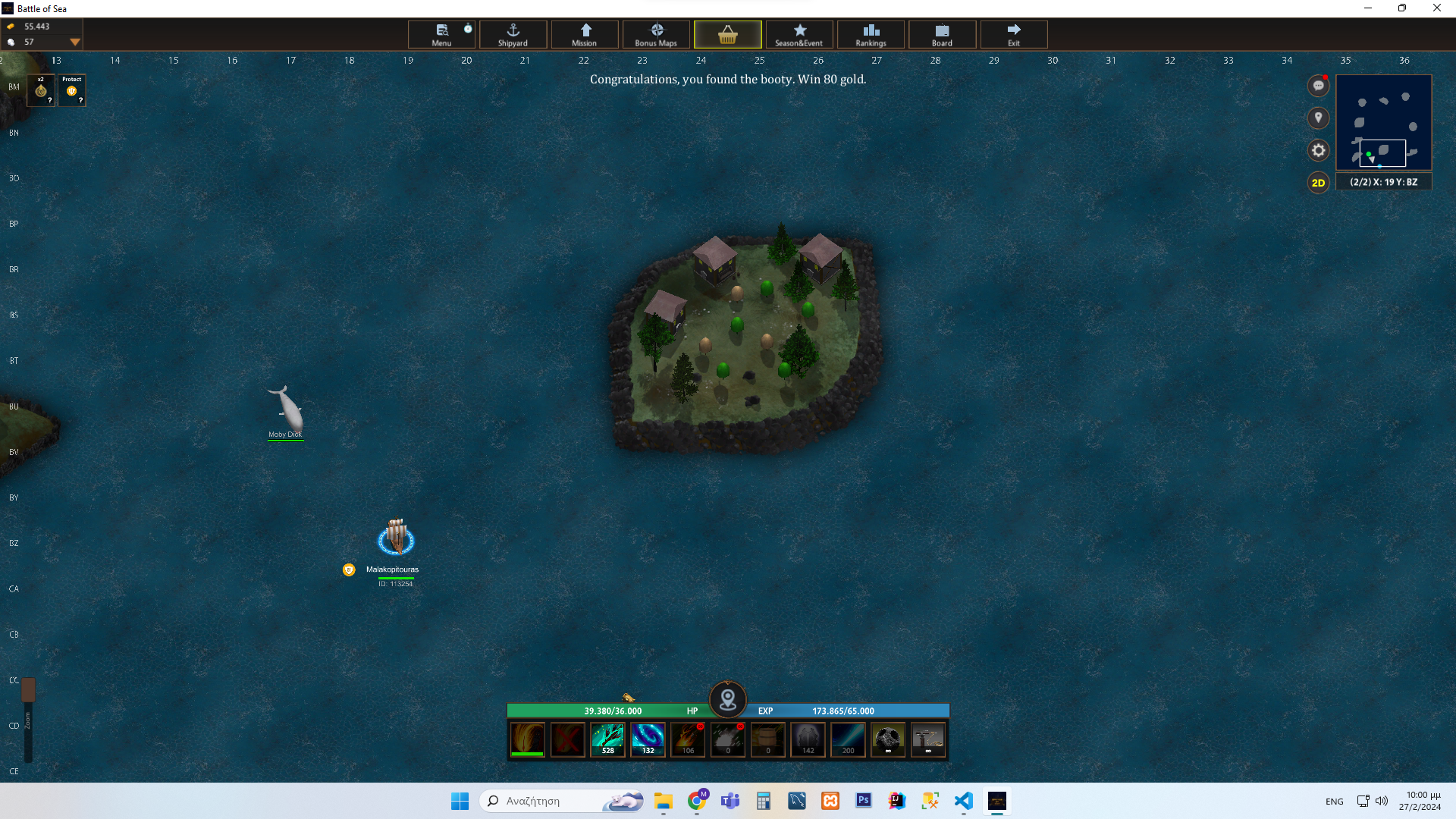Exit the game via Exit button

[x=1014, y=34]
